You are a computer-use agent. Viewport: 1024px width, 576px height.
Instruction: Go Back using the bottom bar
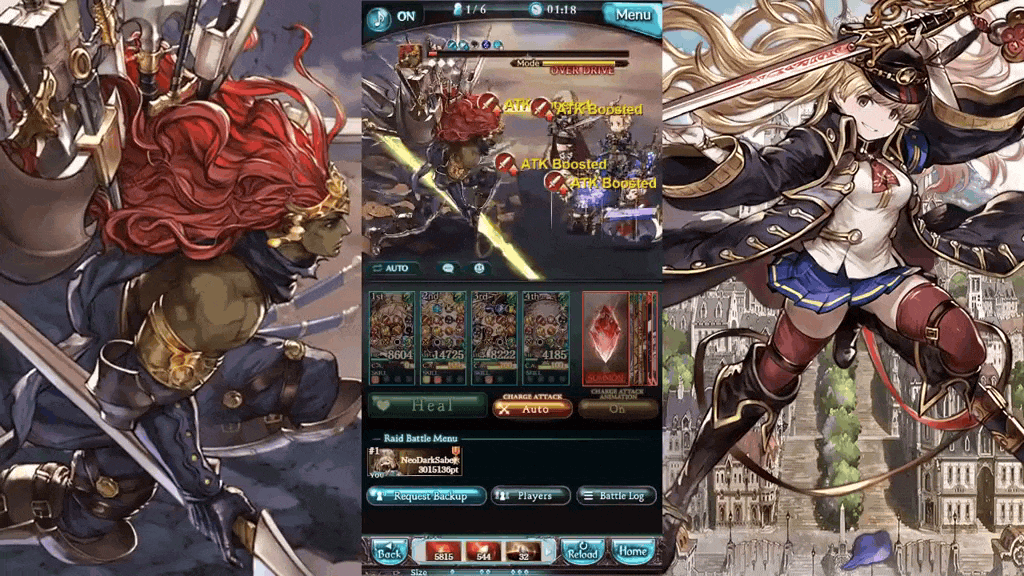pyautogui.click(x=389, y=552)
